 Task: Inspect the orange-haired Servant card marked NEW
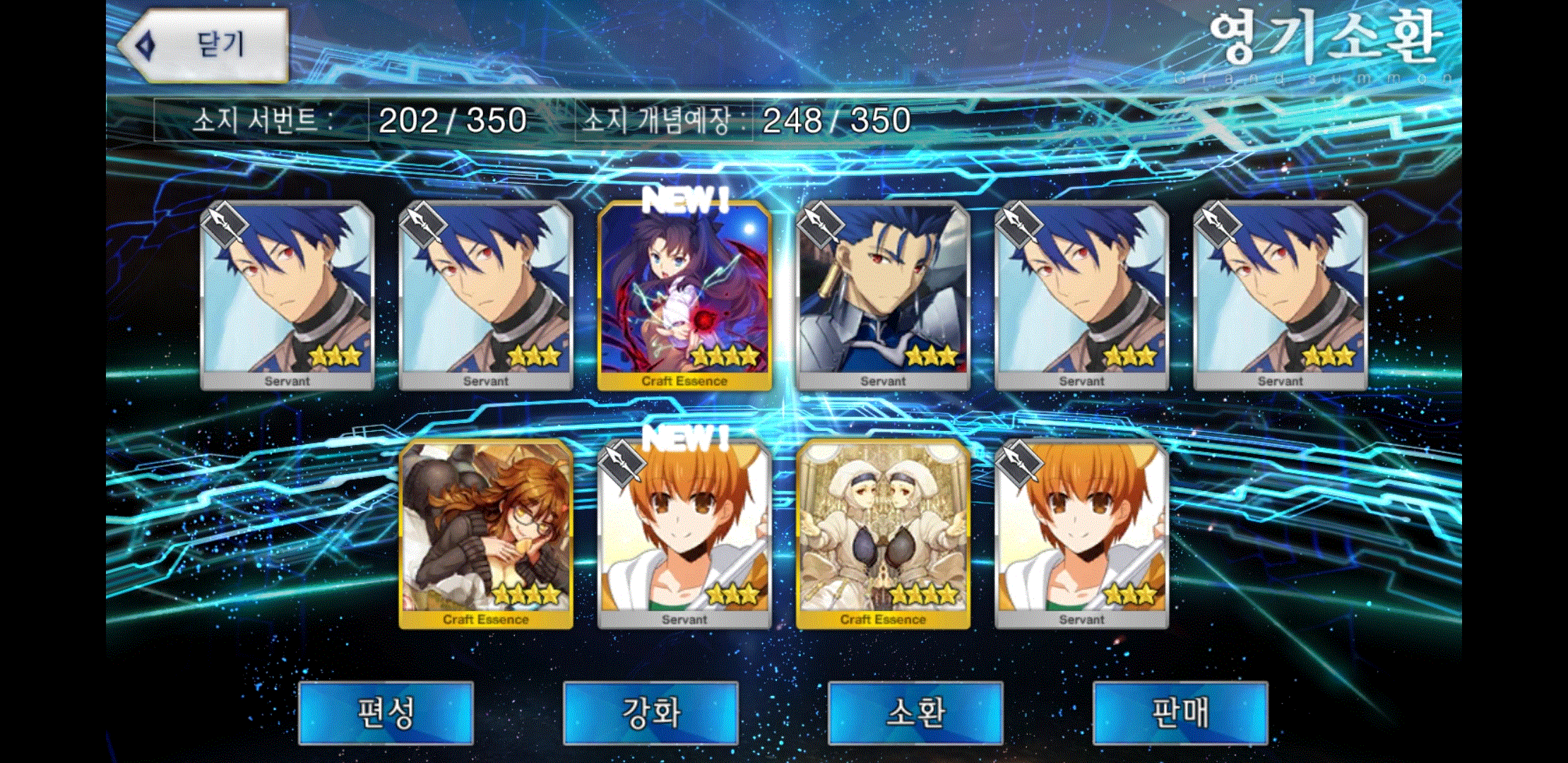(x=684, y=533)
